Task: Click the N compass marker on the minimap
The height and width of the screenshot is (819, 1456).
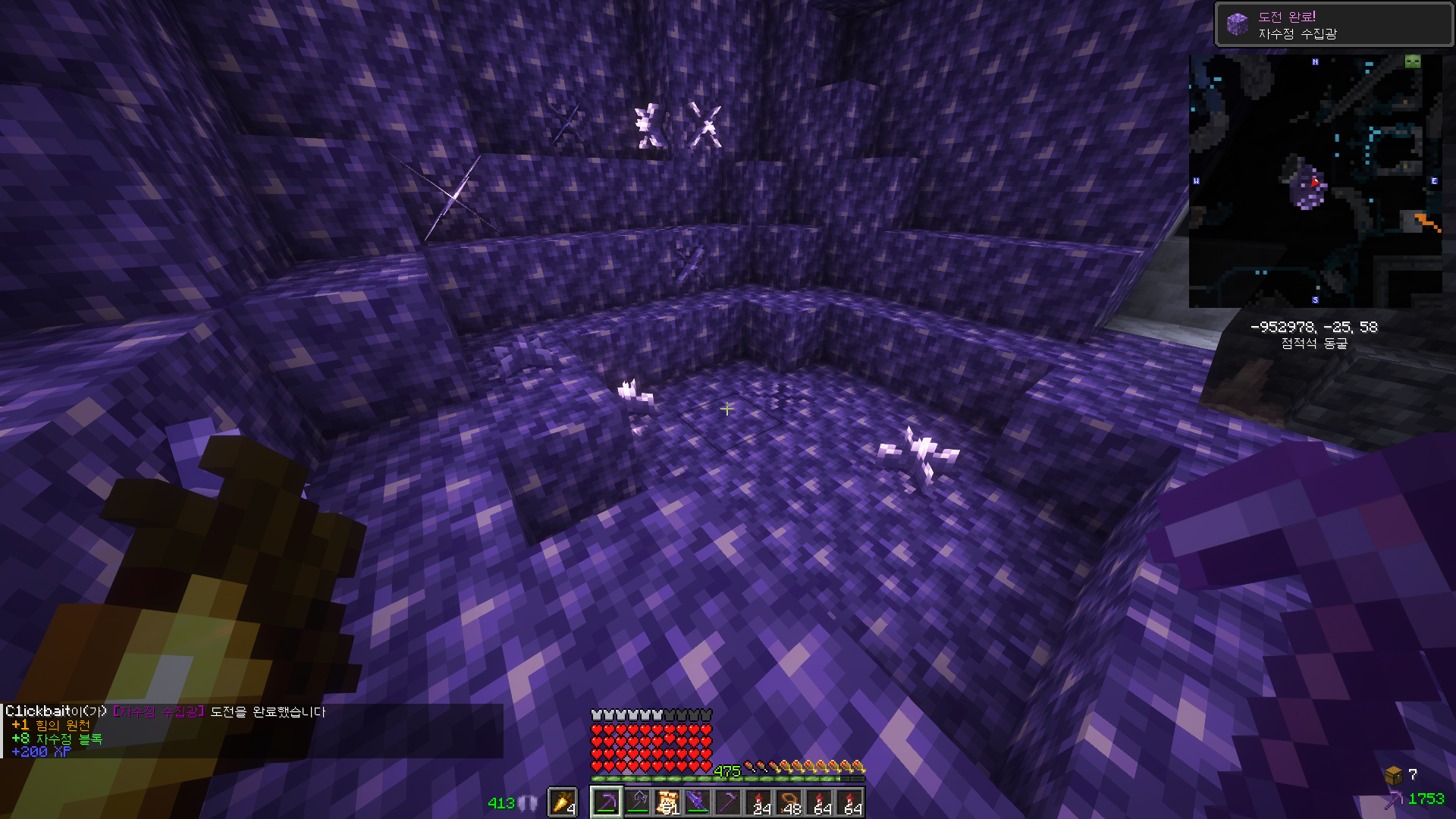Action: 1315,61
